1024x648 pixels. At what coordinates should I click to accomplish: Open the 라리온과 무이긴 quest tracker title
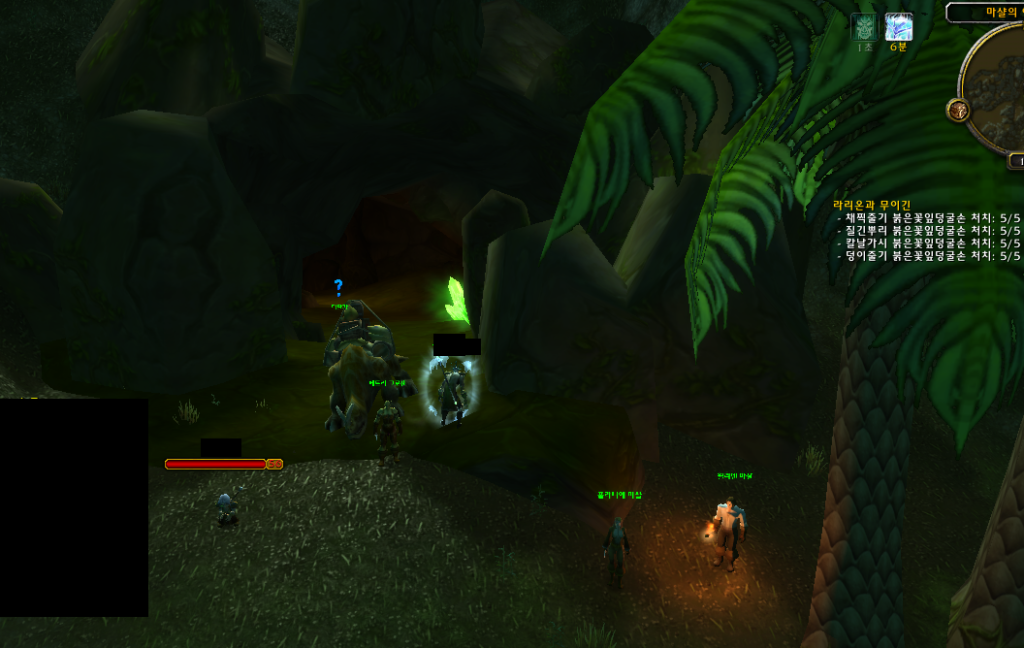872,204
